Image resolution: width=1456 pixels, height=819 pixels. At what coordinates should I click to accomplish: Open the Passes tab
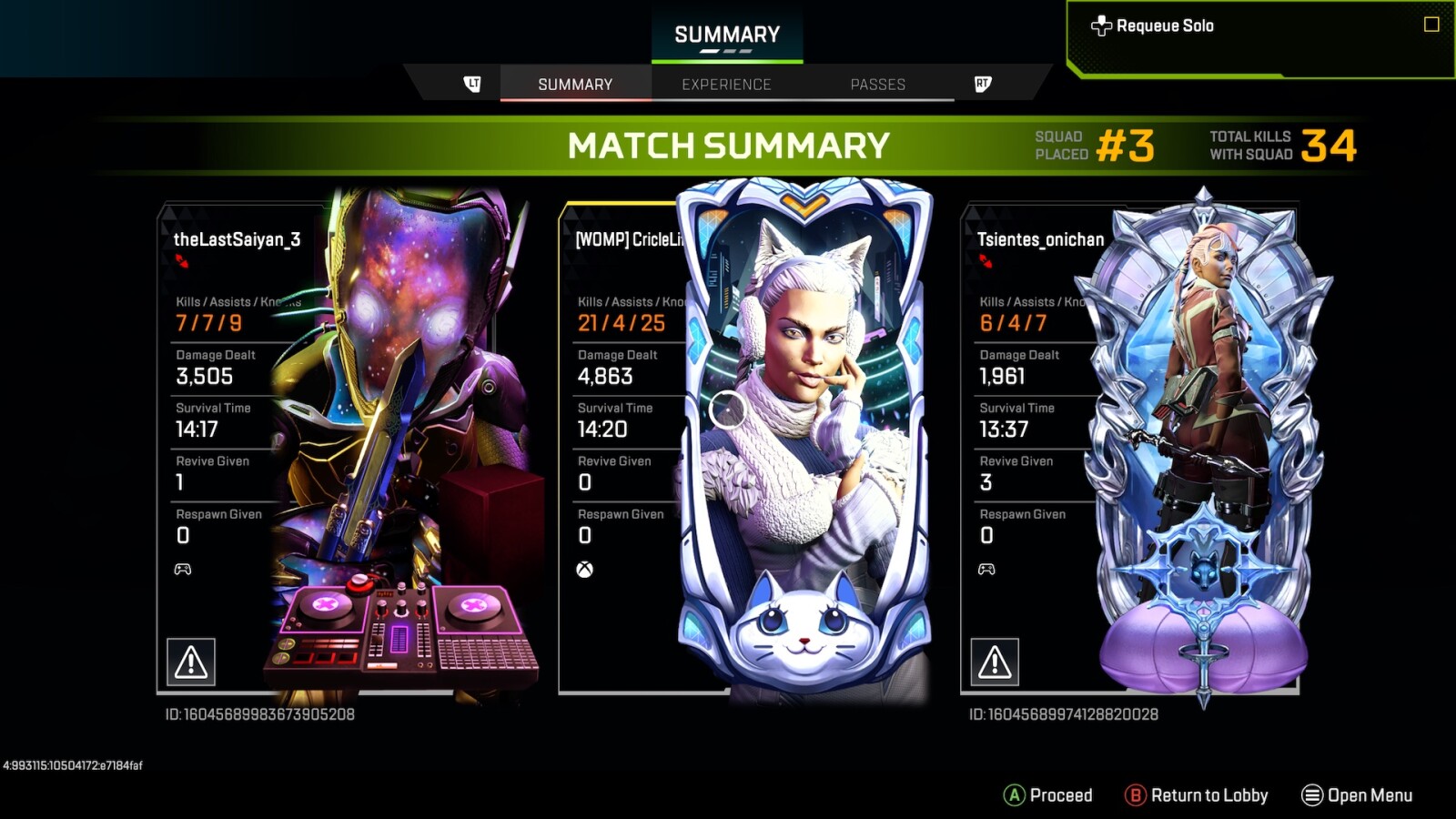[877, 85]
